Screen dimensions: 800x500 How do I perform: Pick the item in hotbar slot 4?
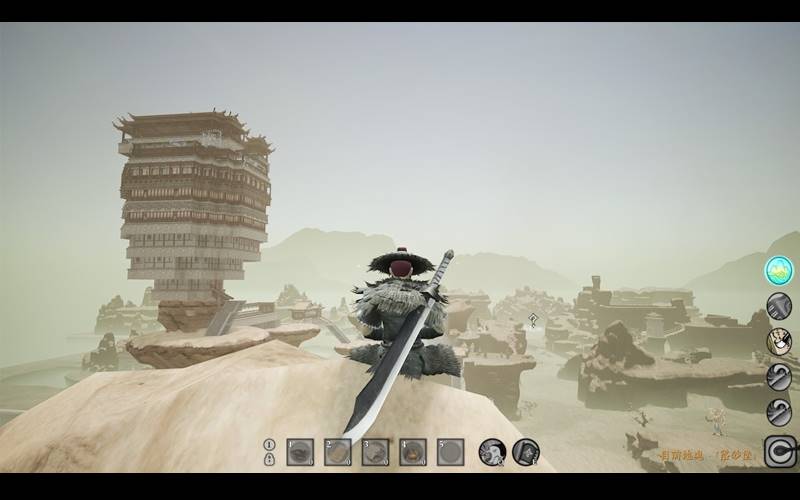tap(413, 452)
